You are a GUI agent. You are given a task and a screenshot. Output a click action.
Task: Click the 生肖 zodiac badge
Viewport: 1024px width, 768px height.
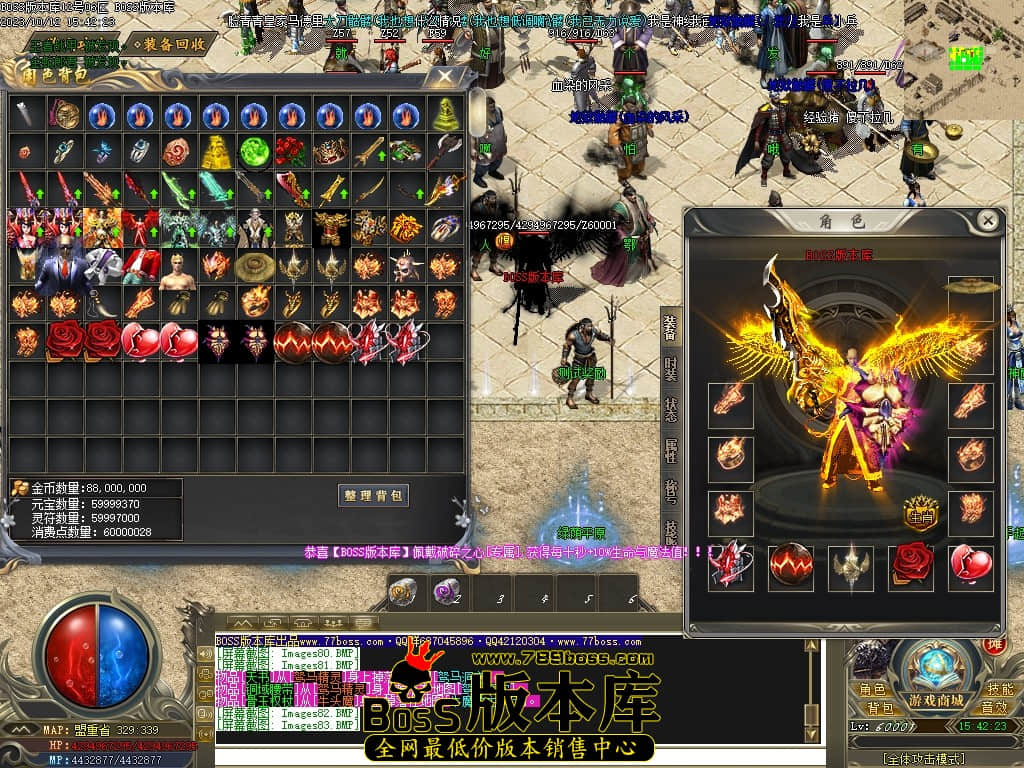pyautogui.click(x=921, y=516)
